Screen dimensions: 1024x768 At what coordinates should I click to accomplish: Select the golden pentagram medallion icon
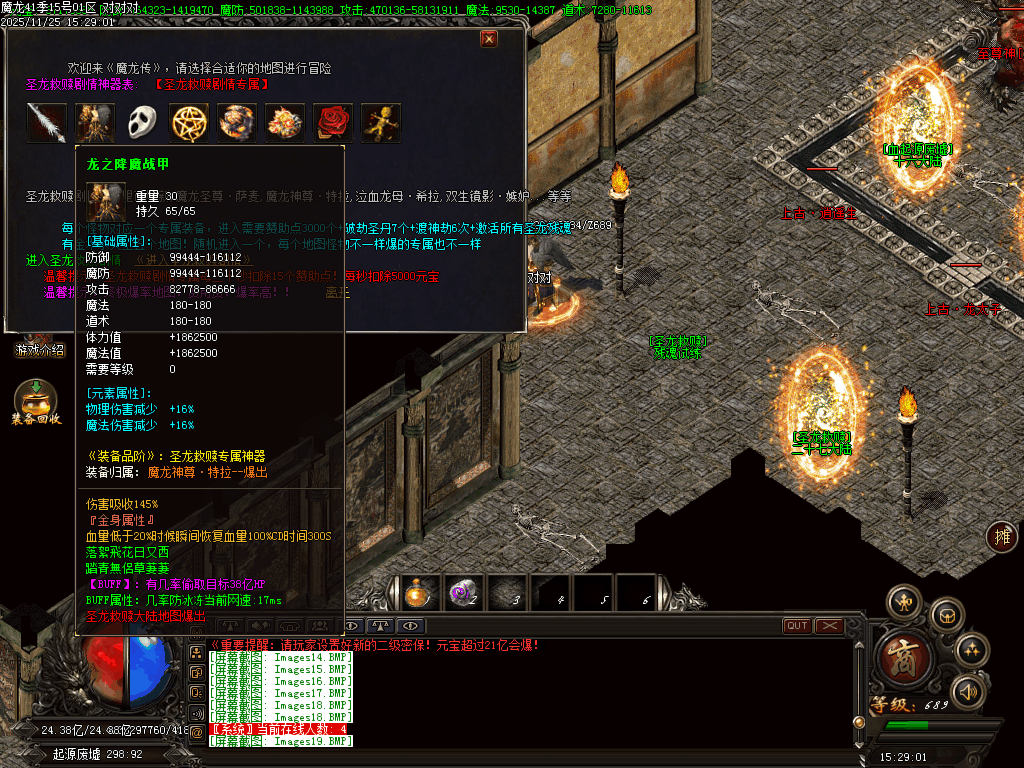click(189, 123)
